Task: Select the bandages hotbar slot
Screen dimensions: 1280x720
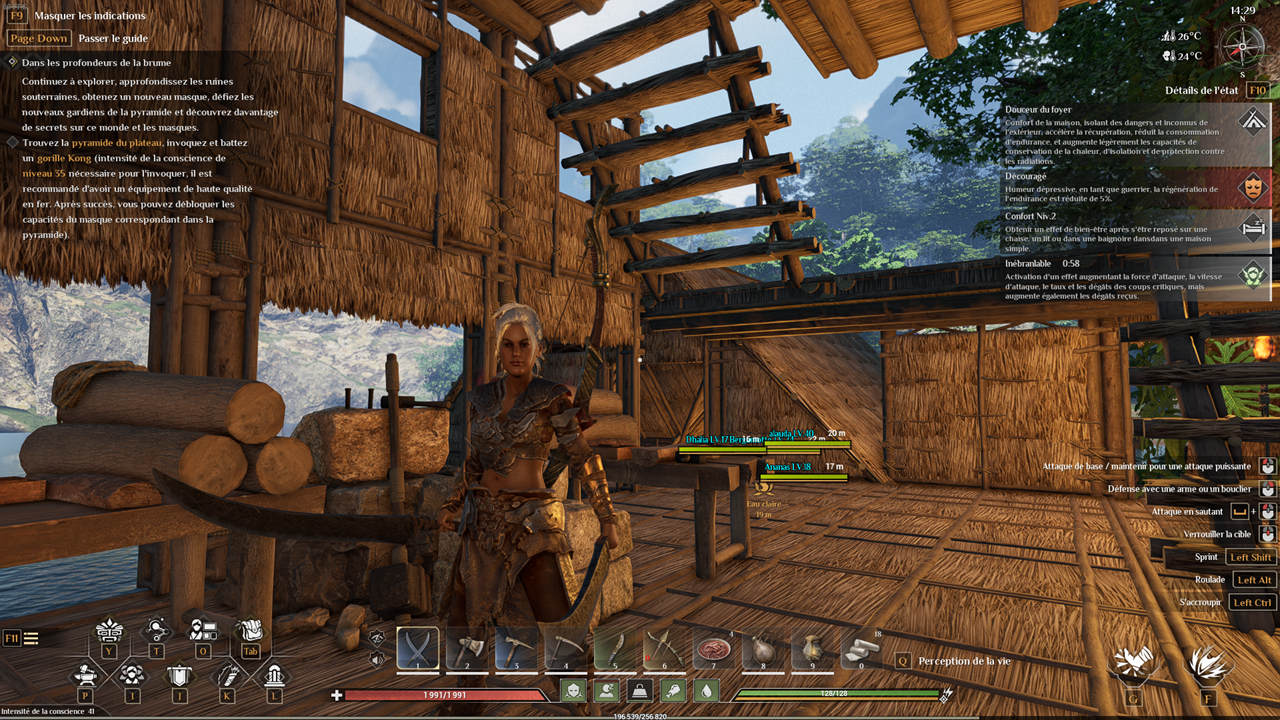Action: coord(861,648)
